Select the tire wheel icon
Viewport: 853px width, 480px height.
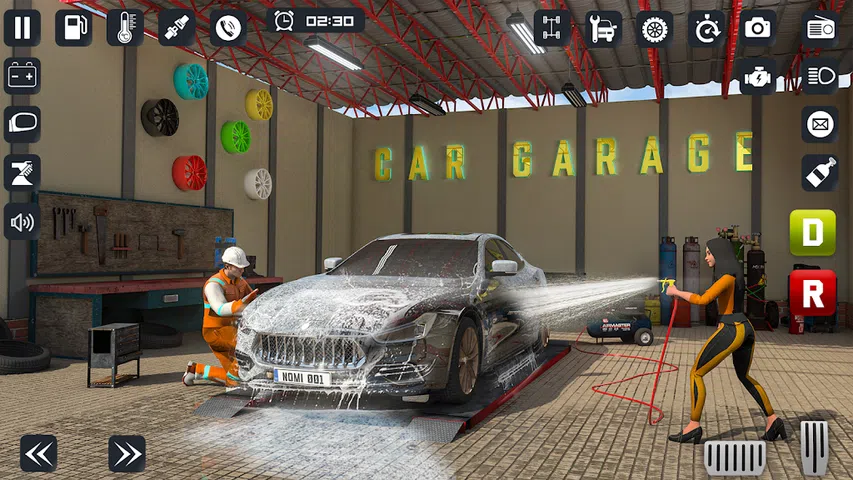coord(655,28)
